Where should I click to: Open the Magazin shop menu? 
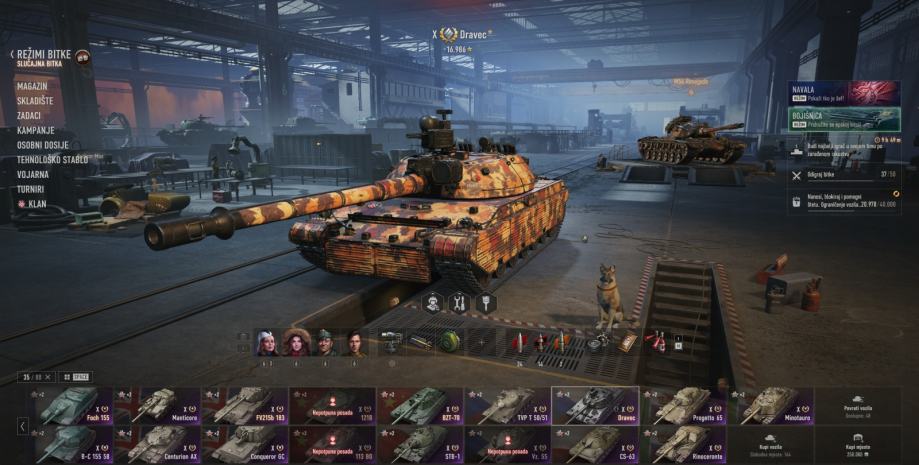pos(32,86)
